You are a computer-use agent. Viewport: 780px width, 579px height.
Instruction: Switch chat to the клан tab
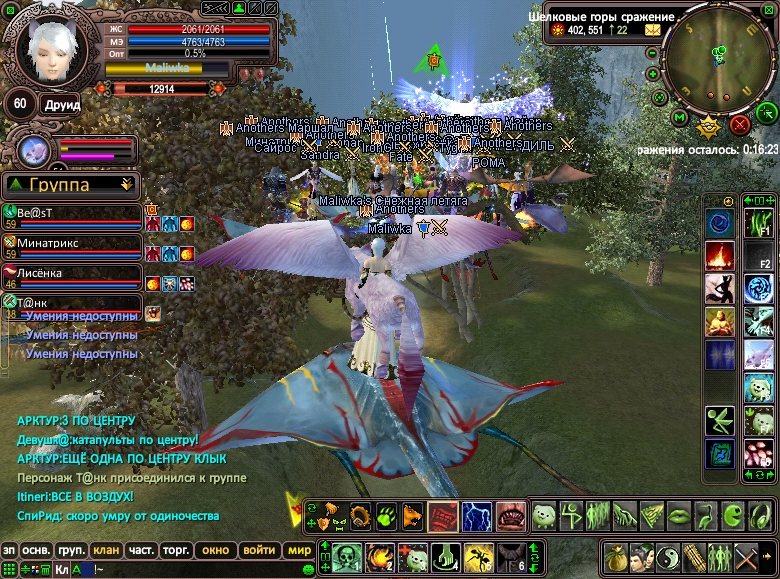pyautogui.click(x=106, y=550)
